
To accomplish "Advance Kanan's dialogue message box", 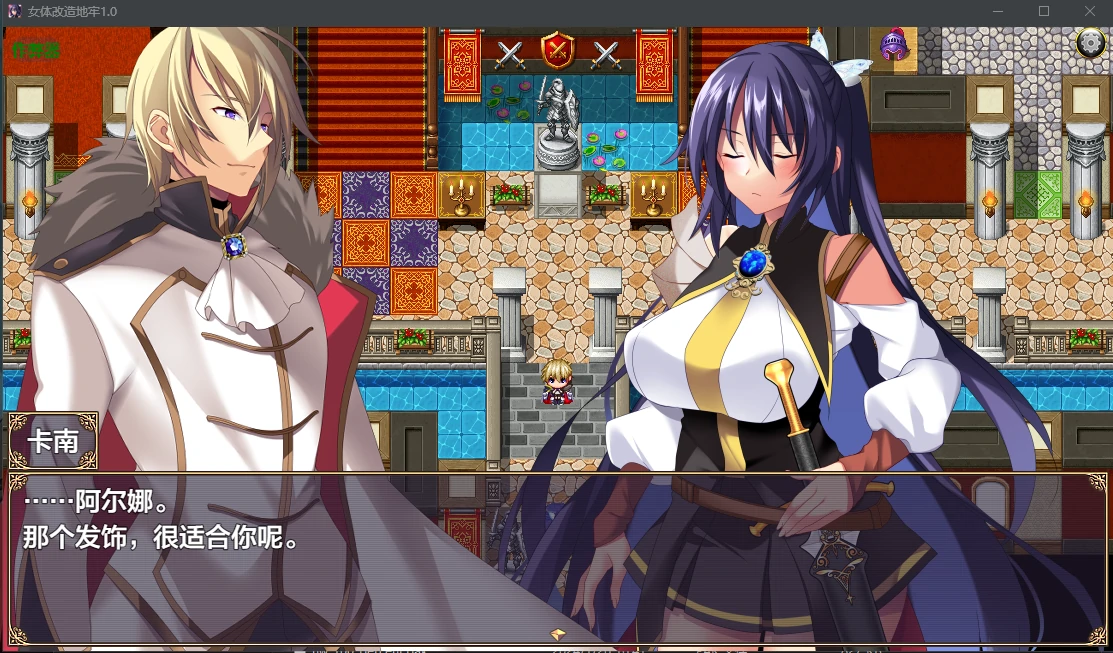I will pos(556,558).
